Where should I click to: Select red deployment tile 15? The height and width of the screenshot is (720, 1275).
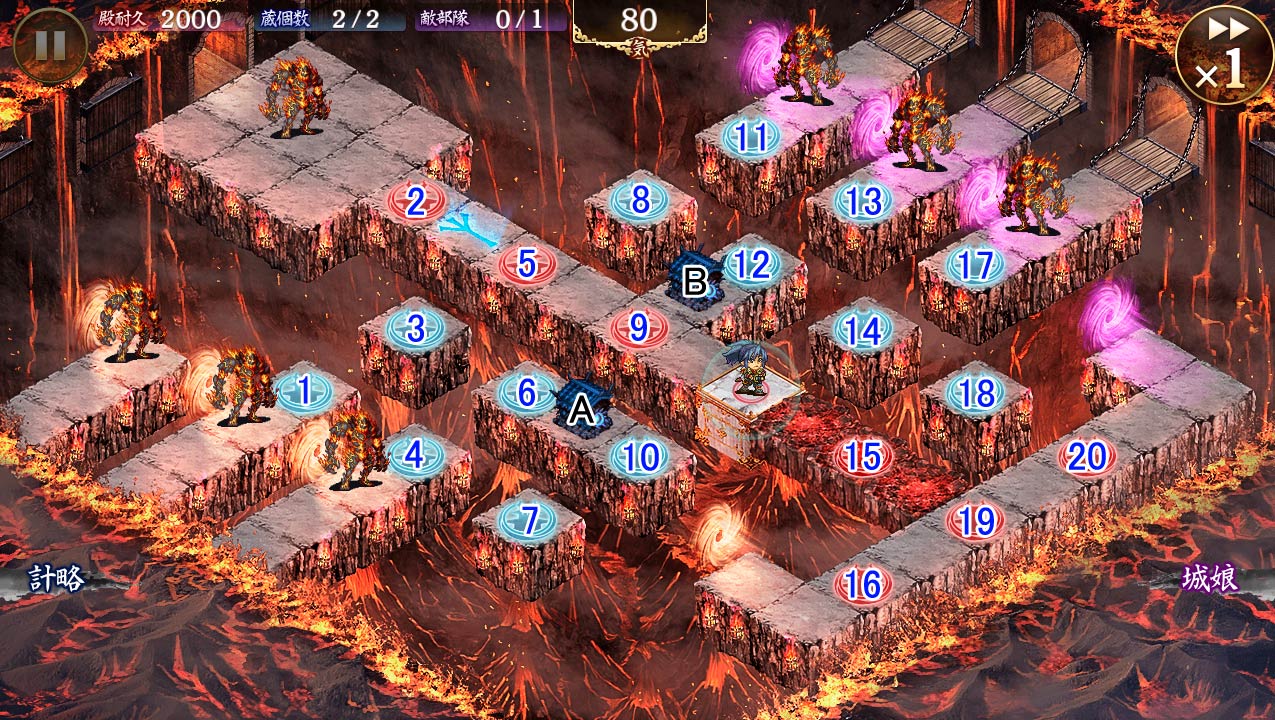[862, 456]
